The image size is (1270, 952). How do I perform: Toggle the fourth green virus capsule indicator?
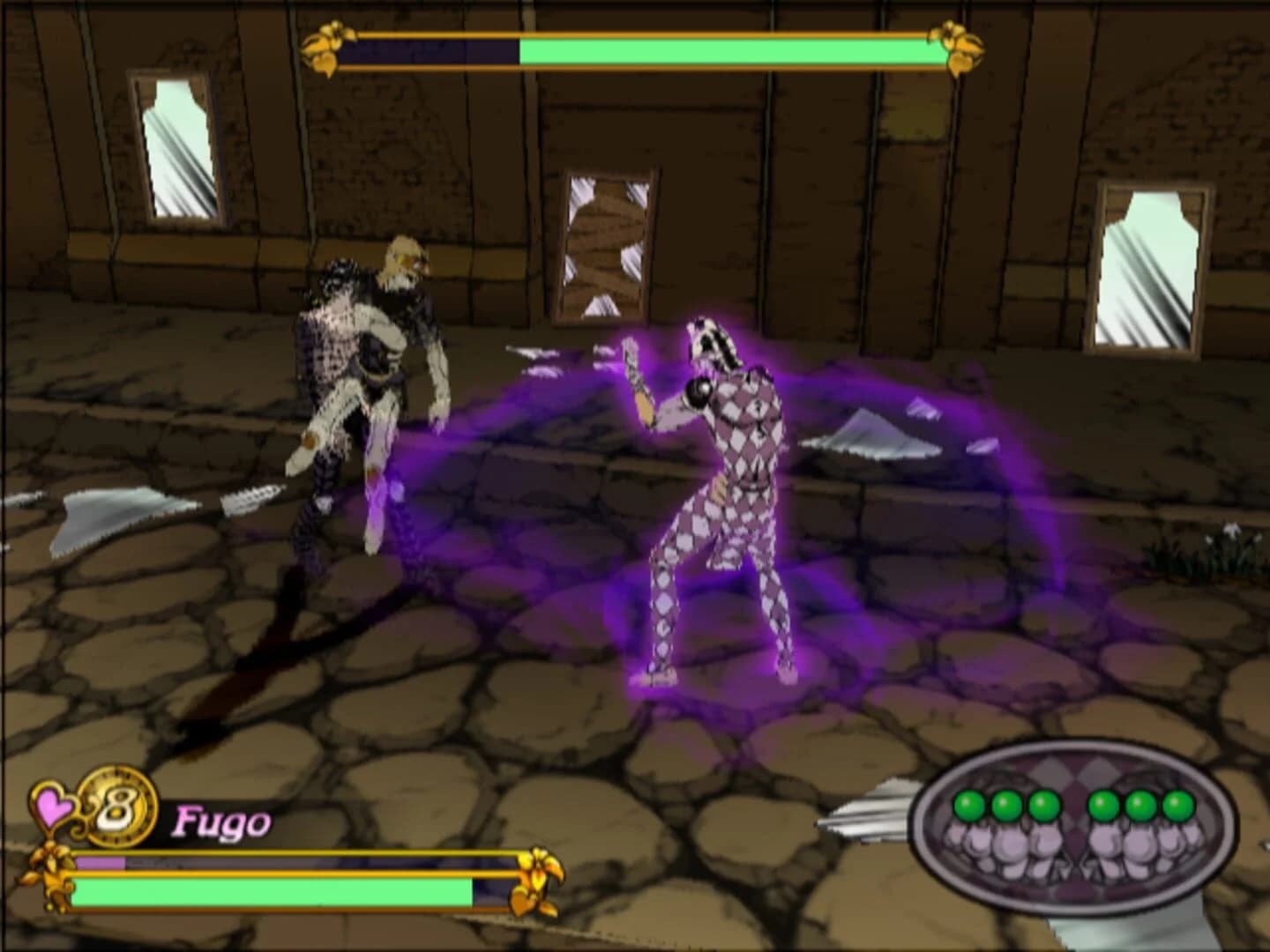click(1102, 805)
